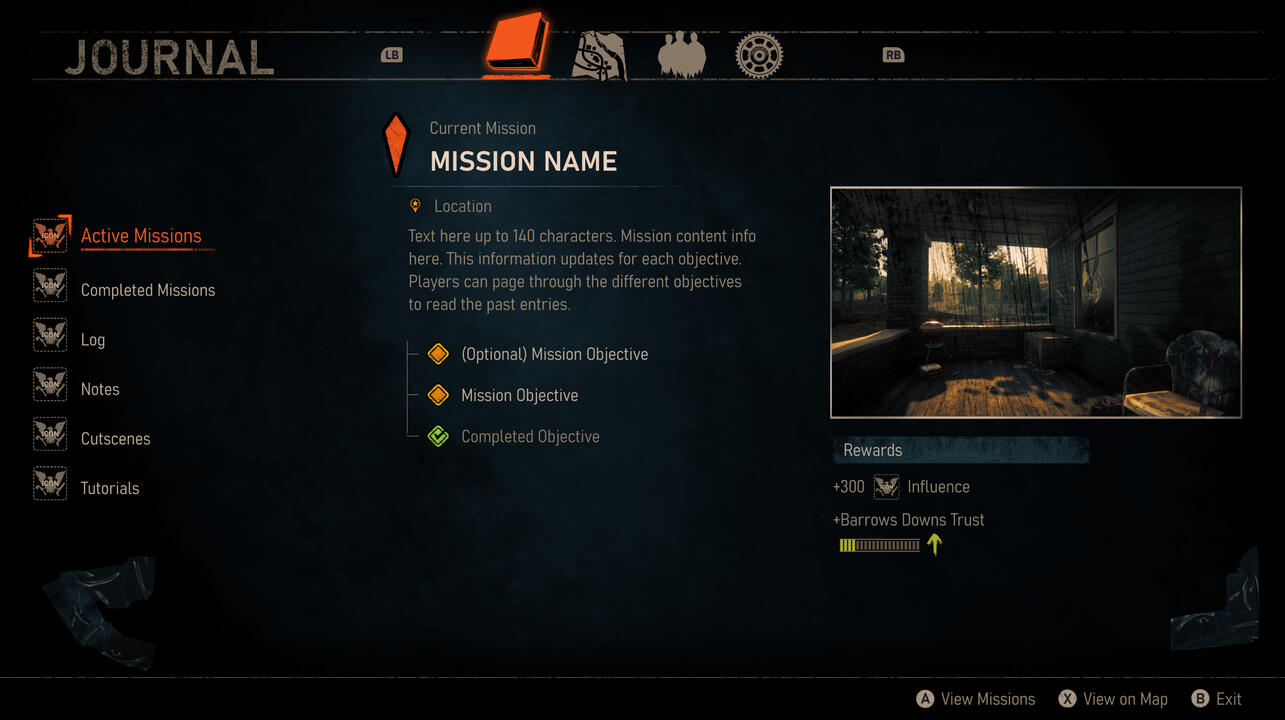Image resolution: width=1285 pixels, height=720 pixels.
Task: Click the mission location preview image
Action: pos(1035,302)
